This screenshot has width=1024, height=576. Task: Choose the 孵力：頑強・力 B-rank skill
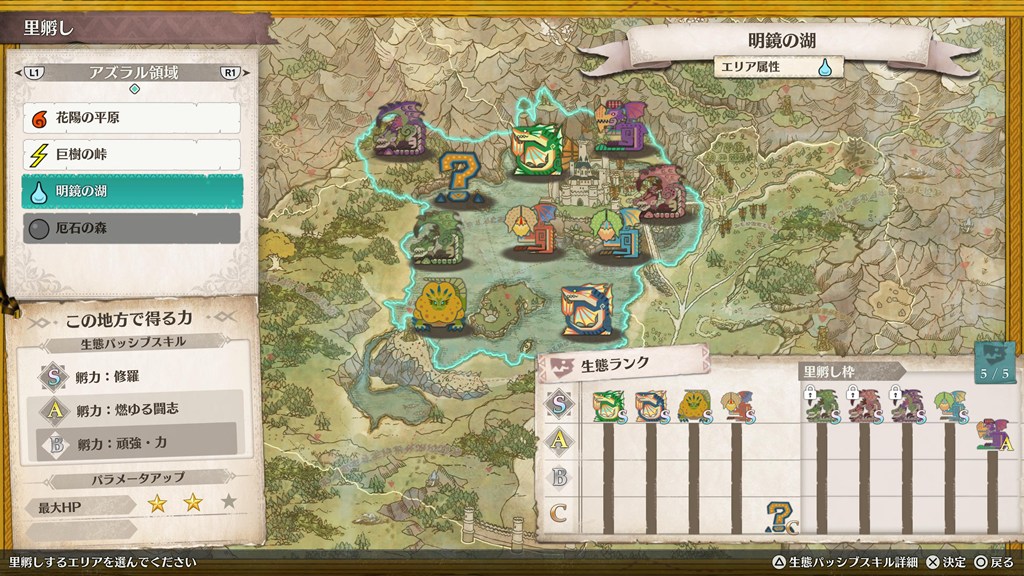[x=139, y=441]
